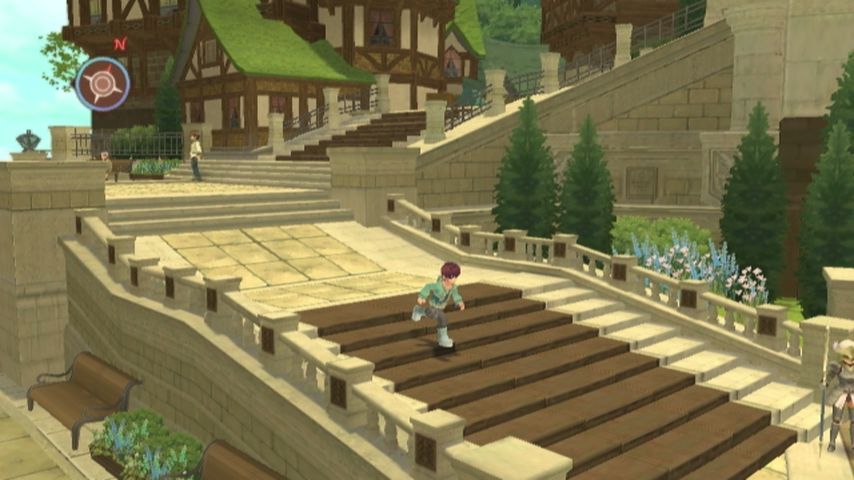Click the round compass icon
Screen dimensions: 854x480
tap(102, 83)
